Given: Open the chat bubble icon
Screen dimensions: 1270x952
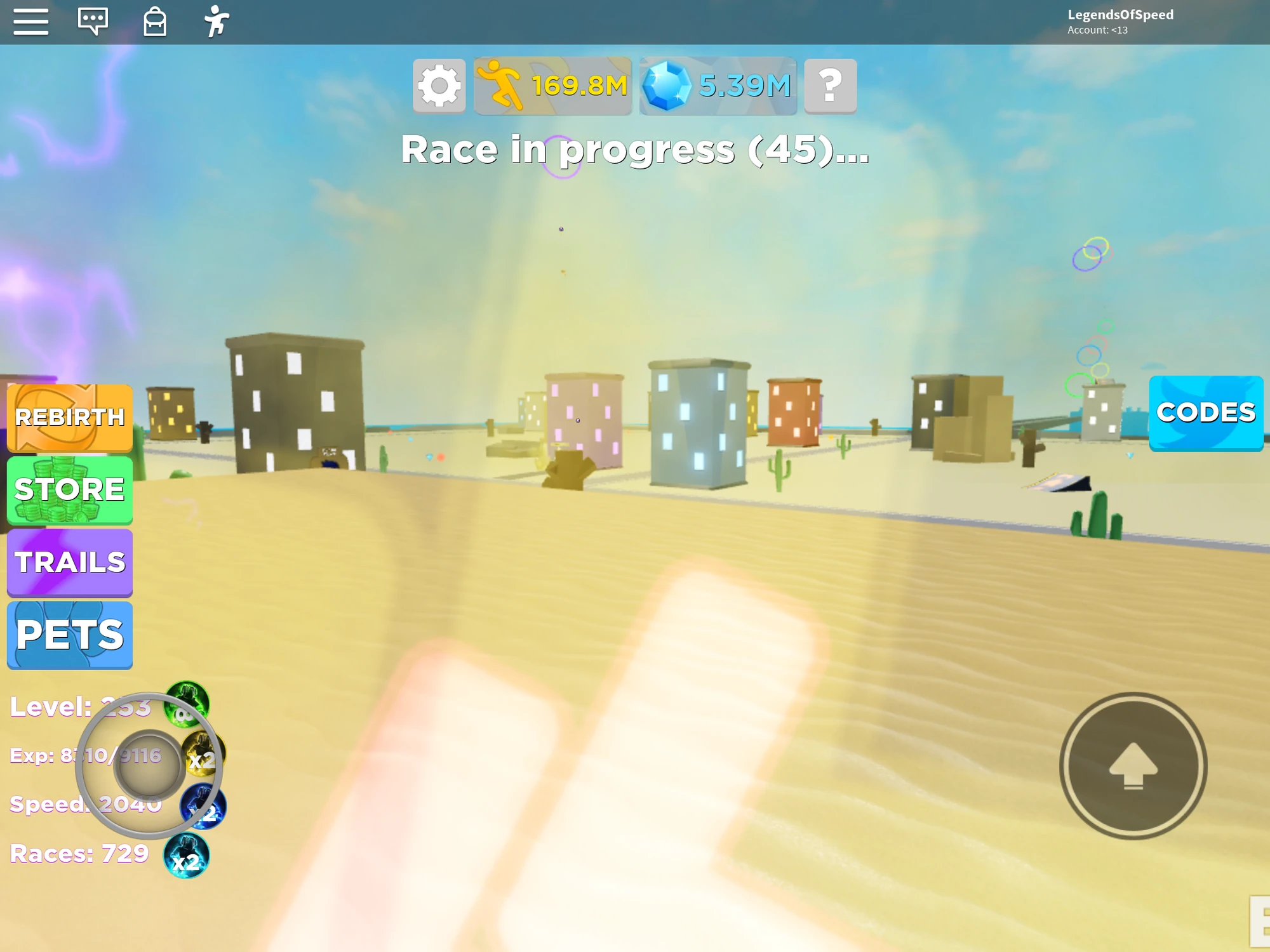Looking at the screenshot, I should [x=93, y=21].
